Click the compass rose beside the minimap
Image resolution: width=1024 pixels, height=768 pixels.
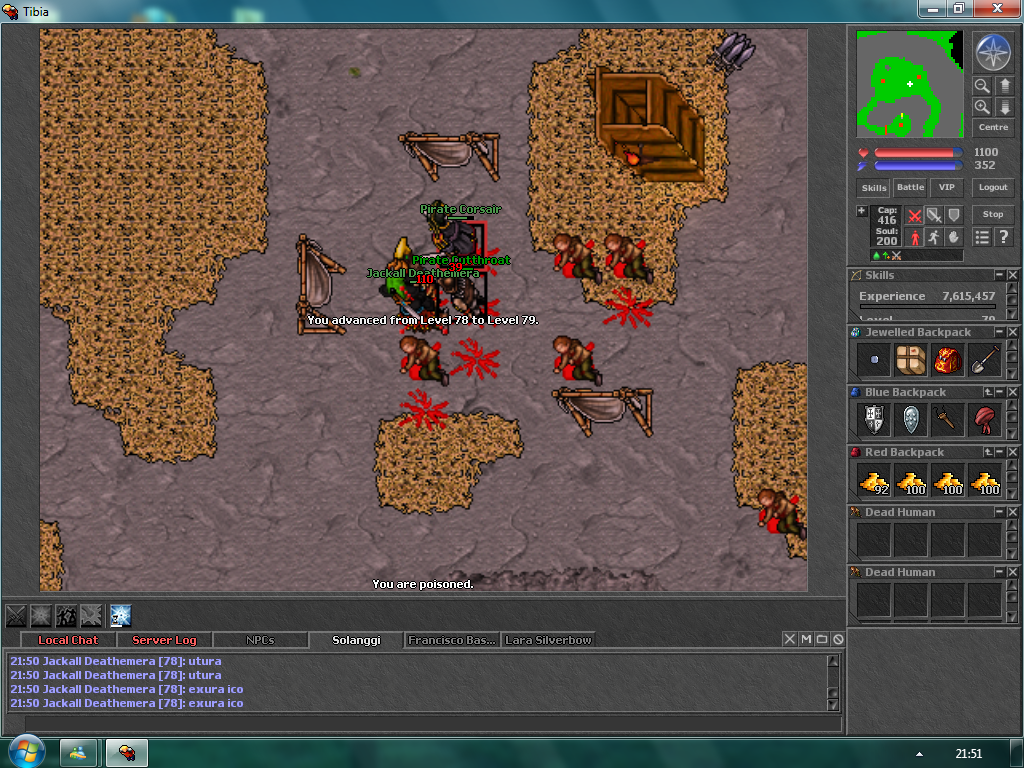[x=993, y=53]
